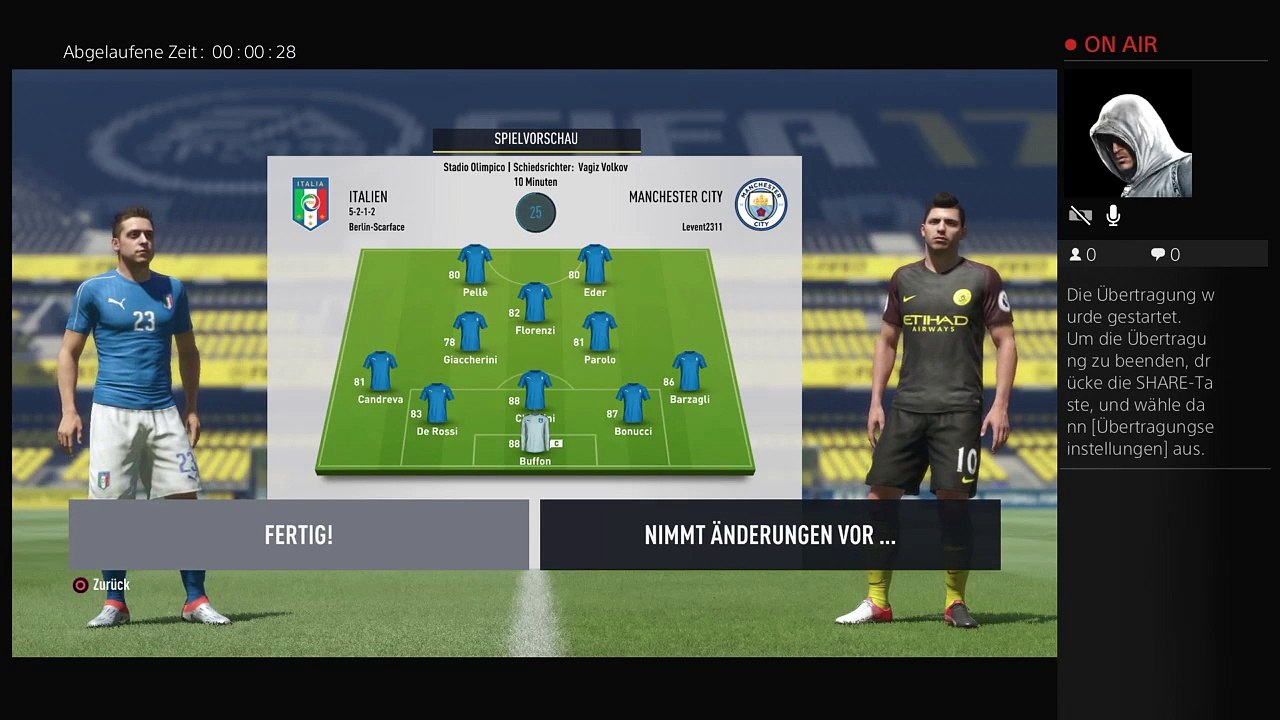
Task: Choose Florenzi in the lineup
Action: (x=535, y=303)
